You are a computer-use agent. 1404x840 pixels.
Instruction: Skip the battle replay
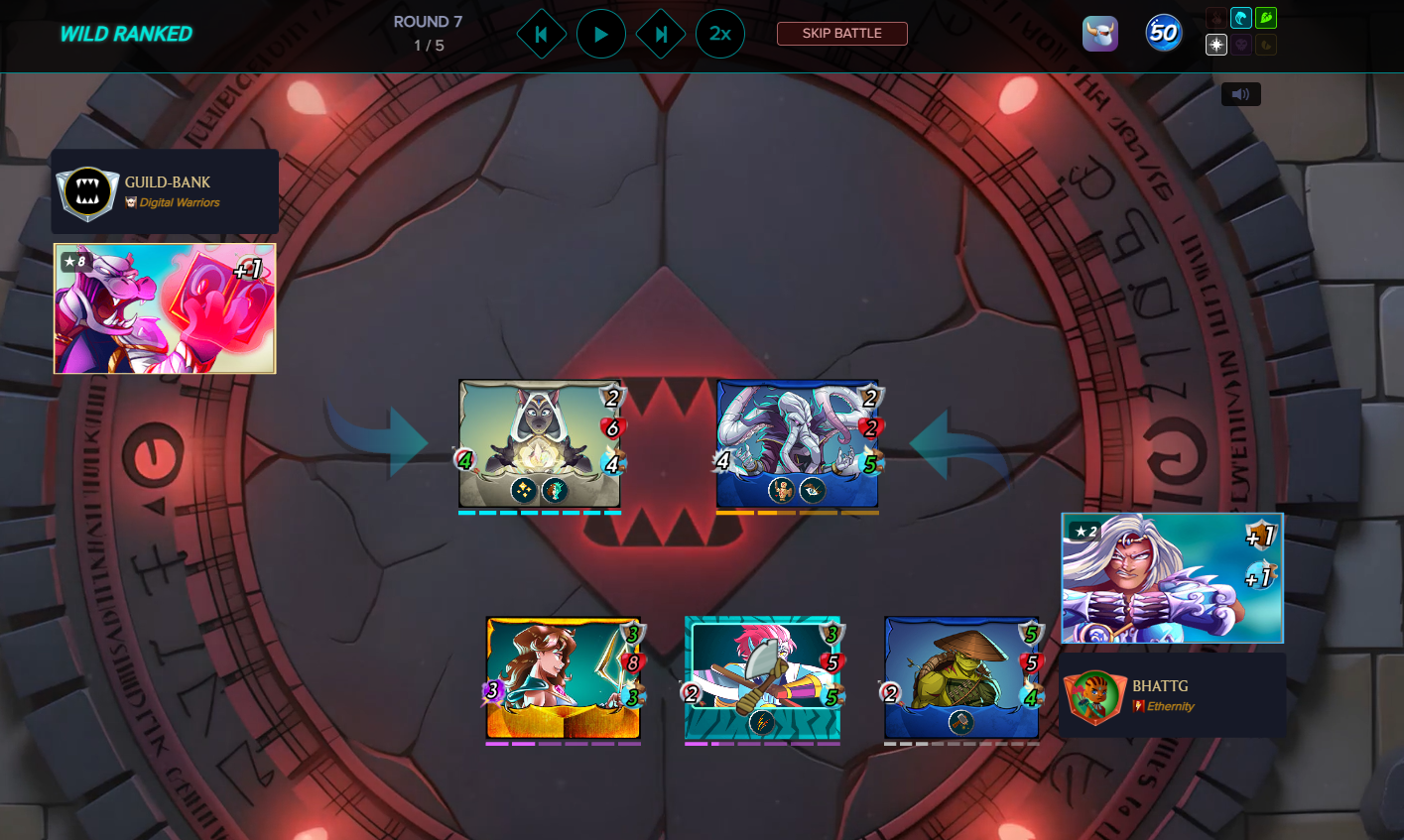click(x=841, y=34)
